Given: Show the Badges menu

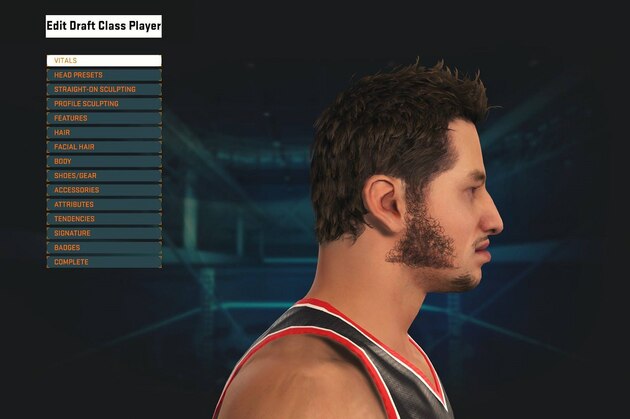Looking at the screenshot, I should coord(103,247).
